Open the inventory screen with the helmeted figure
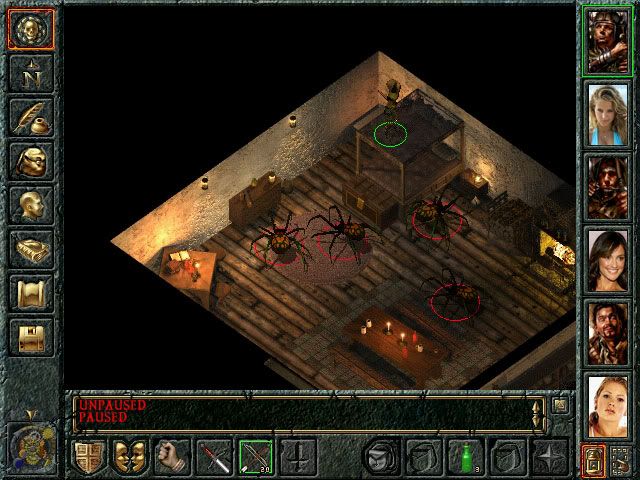This screenshot has height=480, width=640. [x=32, y=161]
